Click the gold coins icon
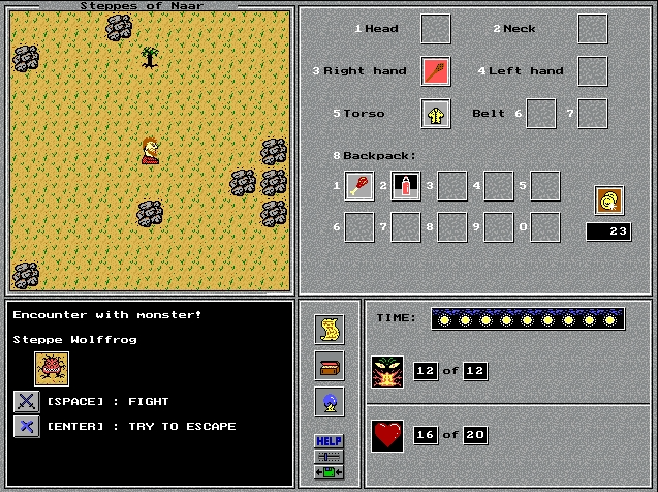Viewport: 658px width, 492px height. (x=608, y=200)
